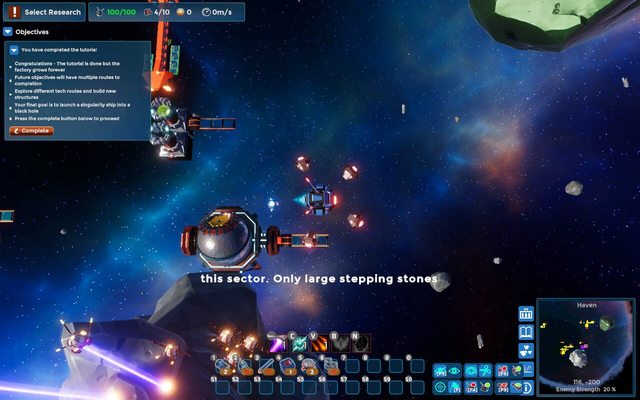Open the building-columns icon above the book
This screenshot has width=640, height=400.
(526, 313)
